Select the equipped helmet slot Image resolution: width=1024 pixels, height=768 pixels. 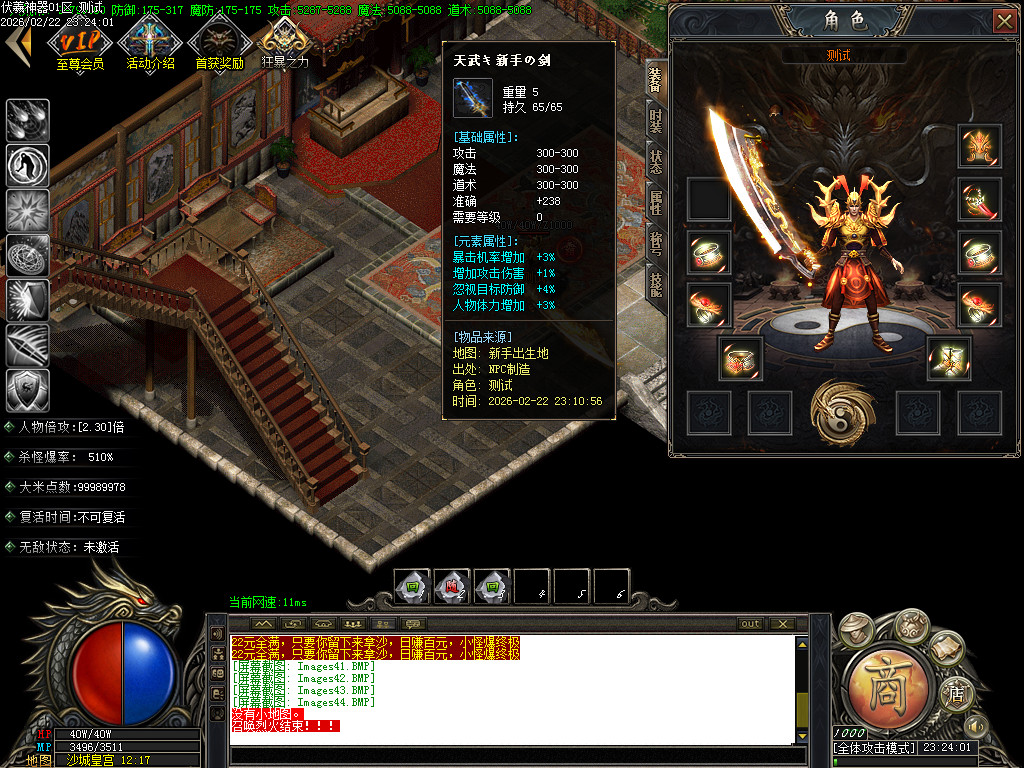coord(979,147)
